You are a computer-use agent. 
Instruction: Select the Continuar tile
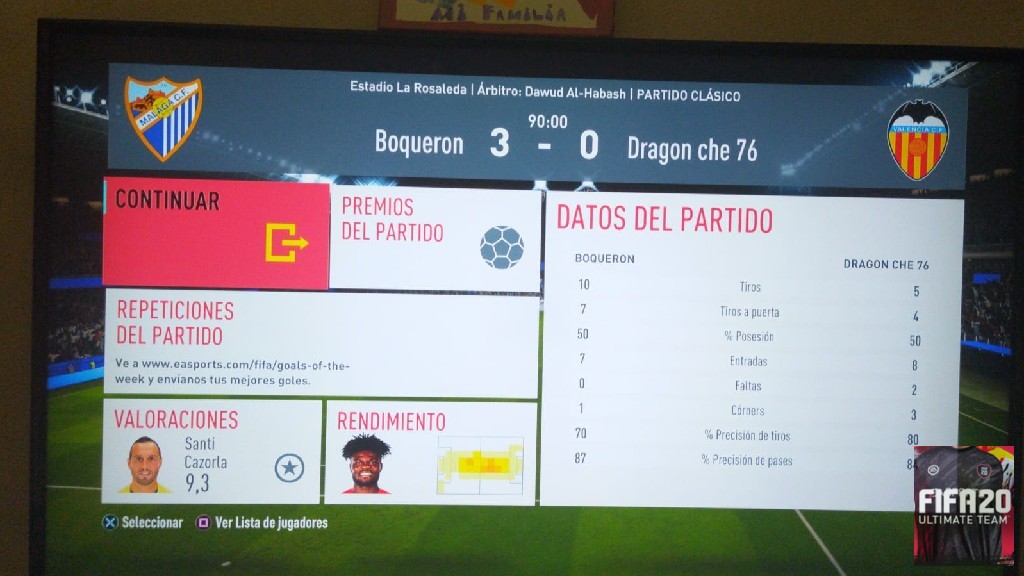[x=216, y=234]
